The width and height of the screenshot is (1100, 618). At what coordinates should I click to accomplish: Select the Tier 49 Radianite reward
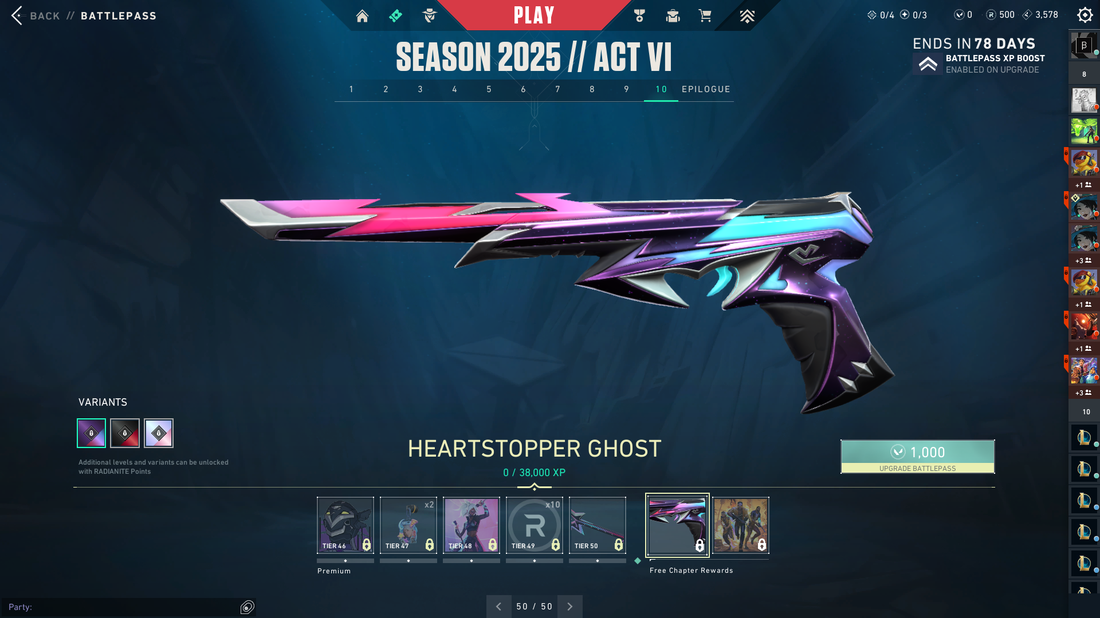(x=534, y=525)
